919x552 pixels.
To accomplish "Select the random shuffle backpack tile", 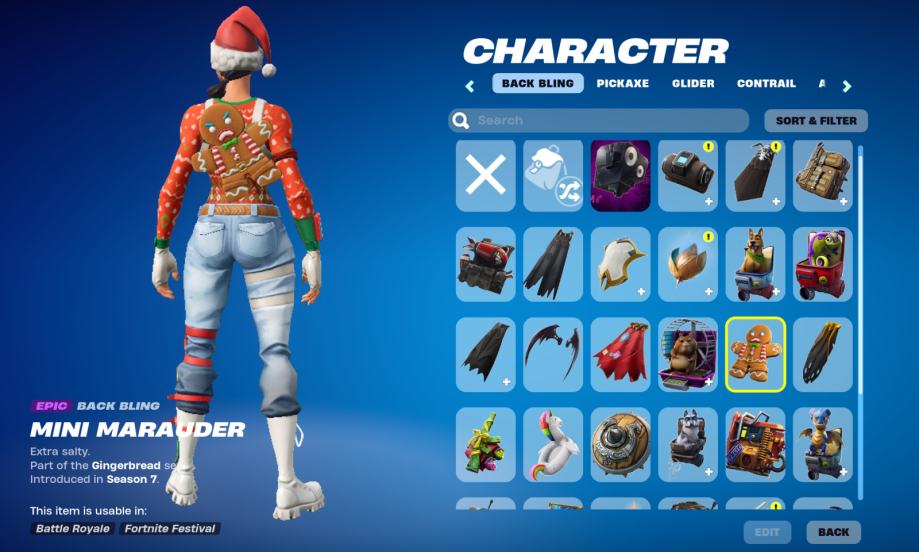I will click(x=553, y=176).
